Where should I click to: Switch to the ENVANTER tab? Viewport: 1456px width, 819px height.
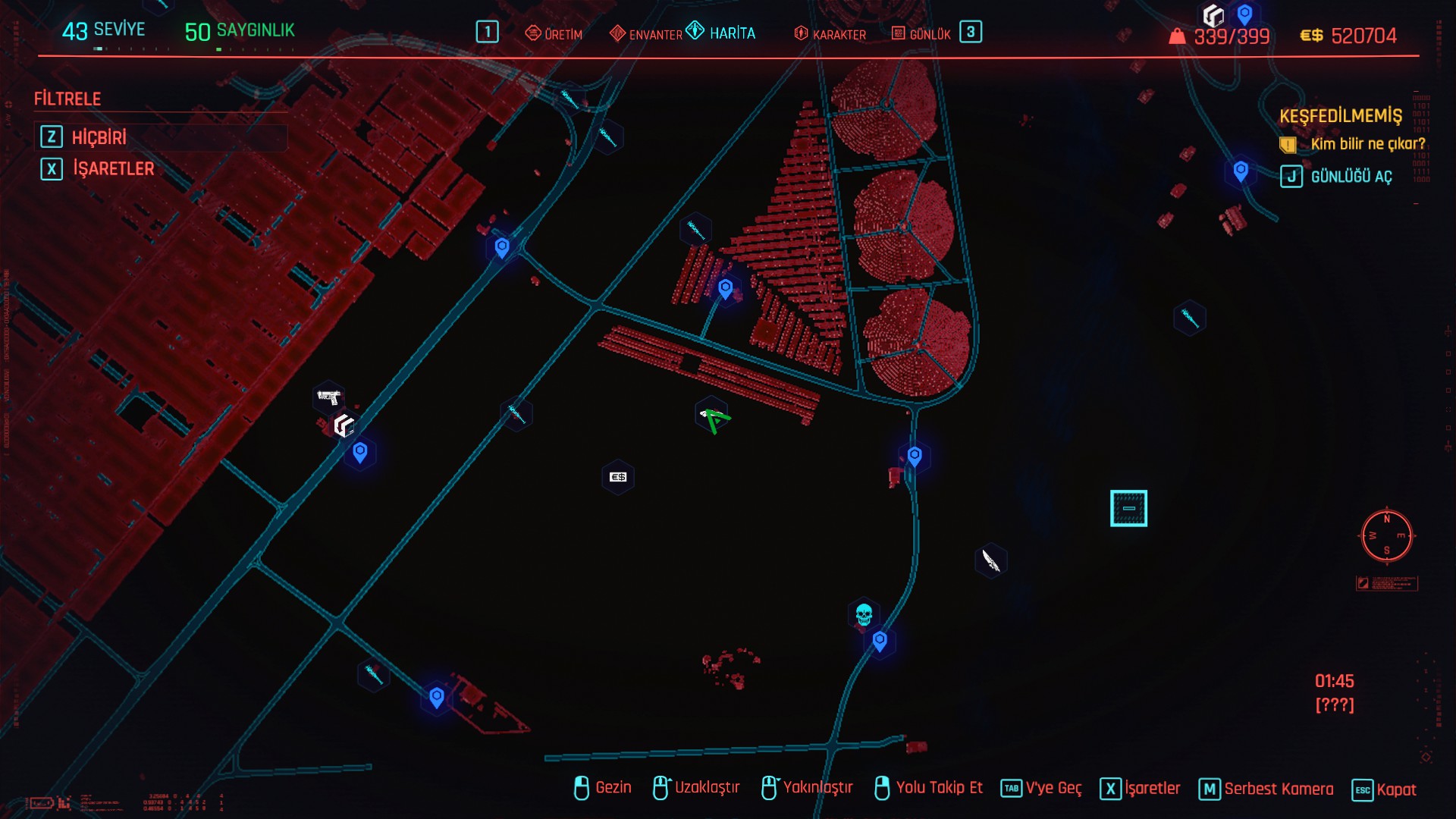point(646,34)
